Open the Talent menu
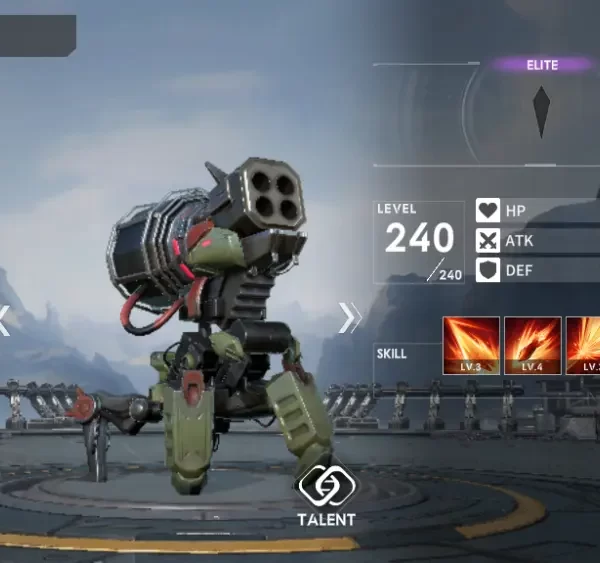 [x=326, y=495]
